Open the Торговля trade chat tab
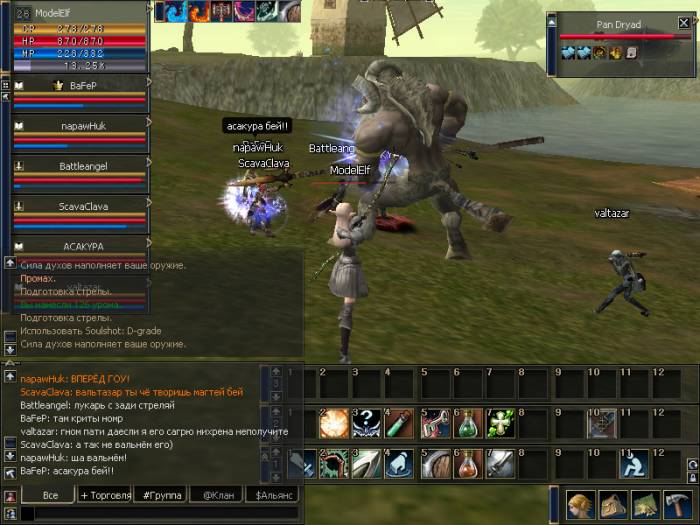The image size is (700, 525). [104, 494]
